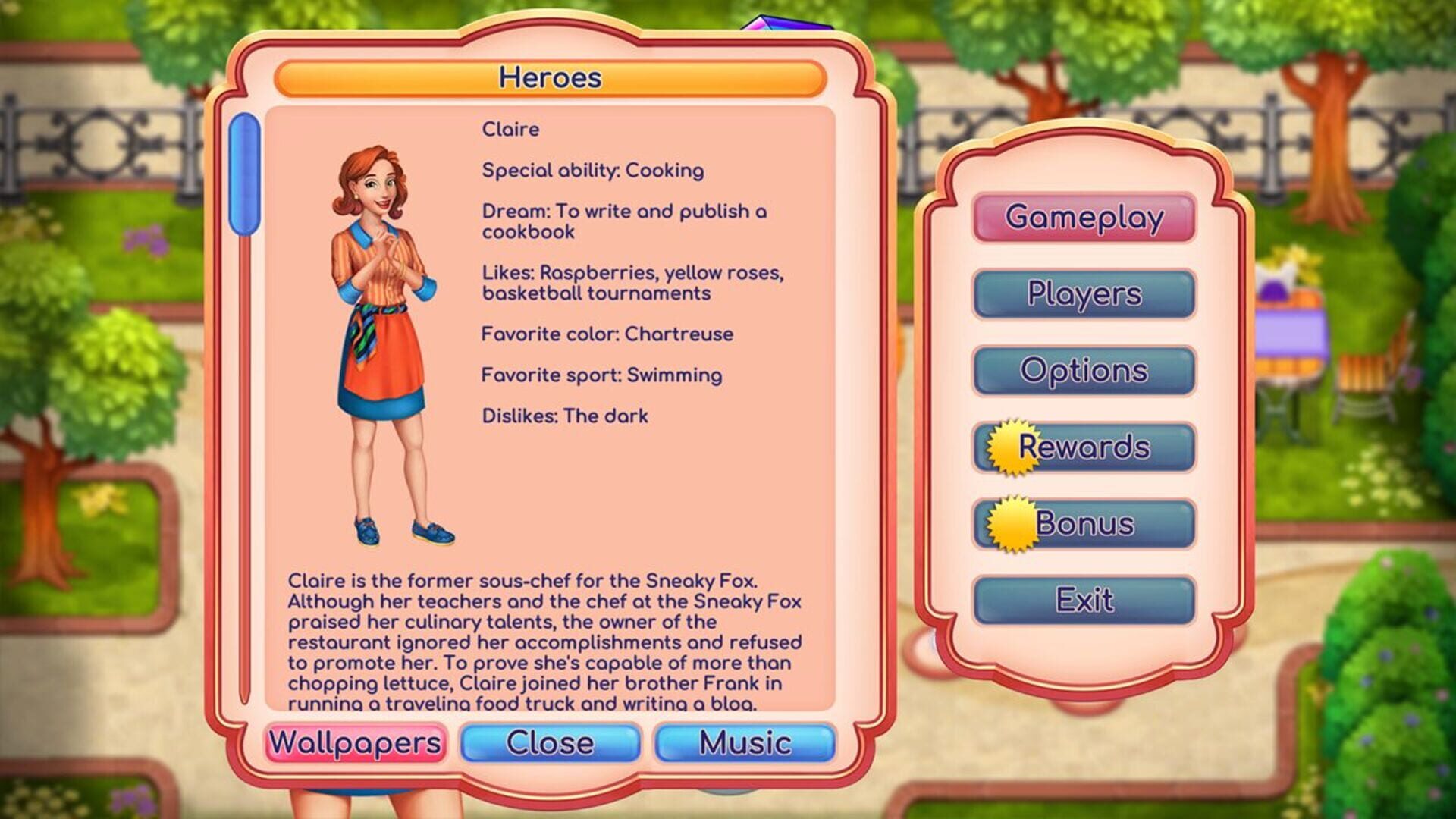Close the Heroes panel
Screen dimensions: 1456x819
[551, 743]
